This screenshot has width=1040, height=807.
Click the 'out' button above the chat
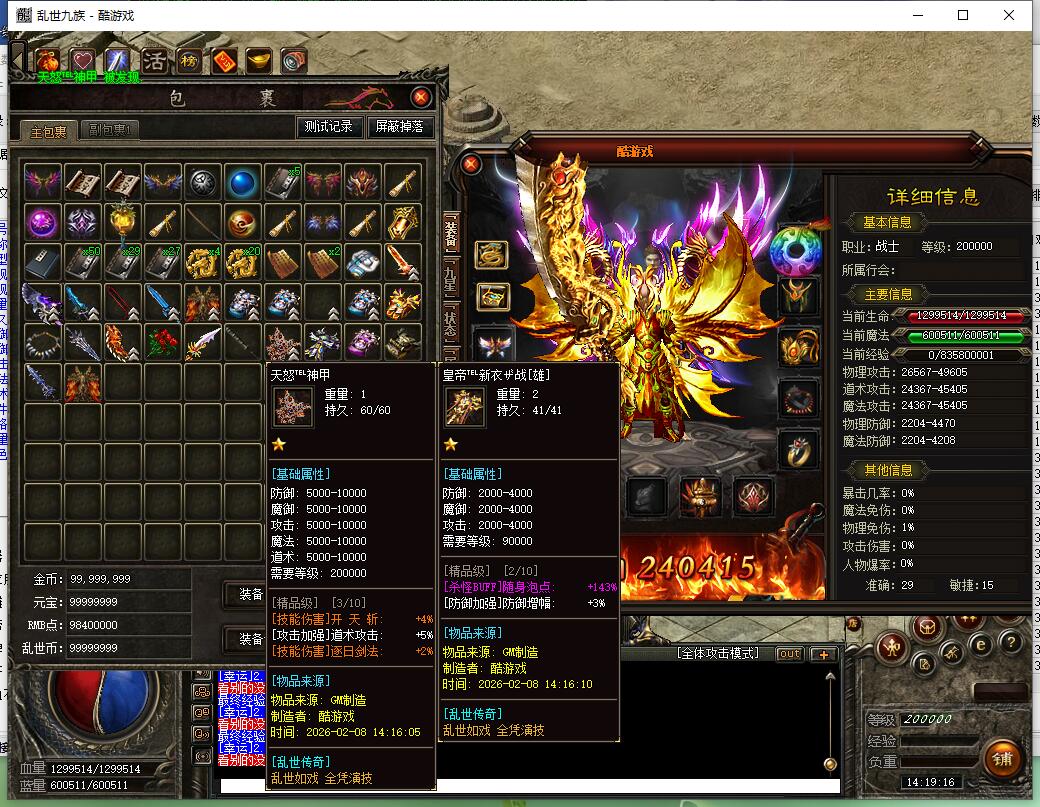(x=789, y=654)
